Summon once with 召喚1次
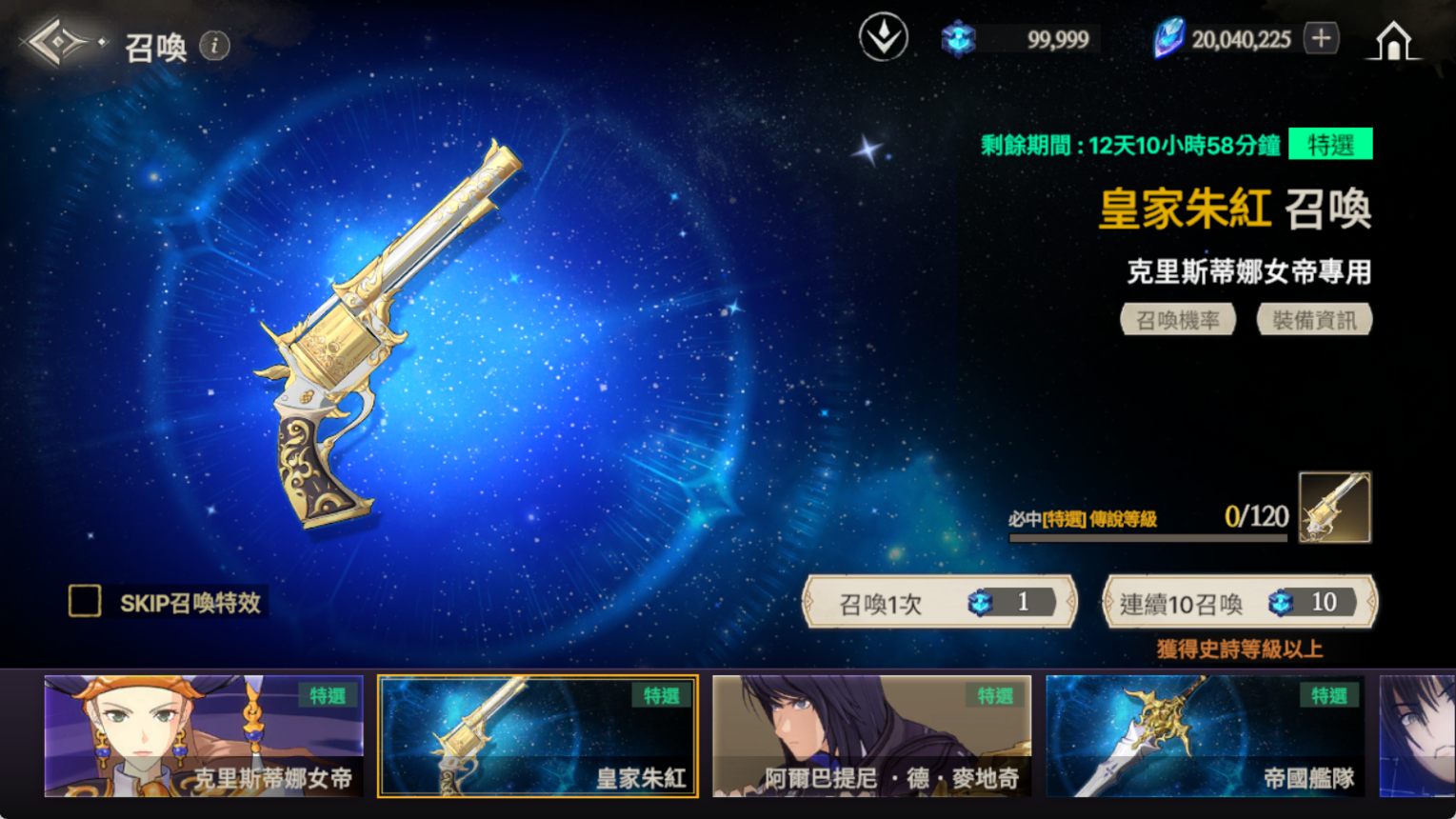 coord(940,602)
